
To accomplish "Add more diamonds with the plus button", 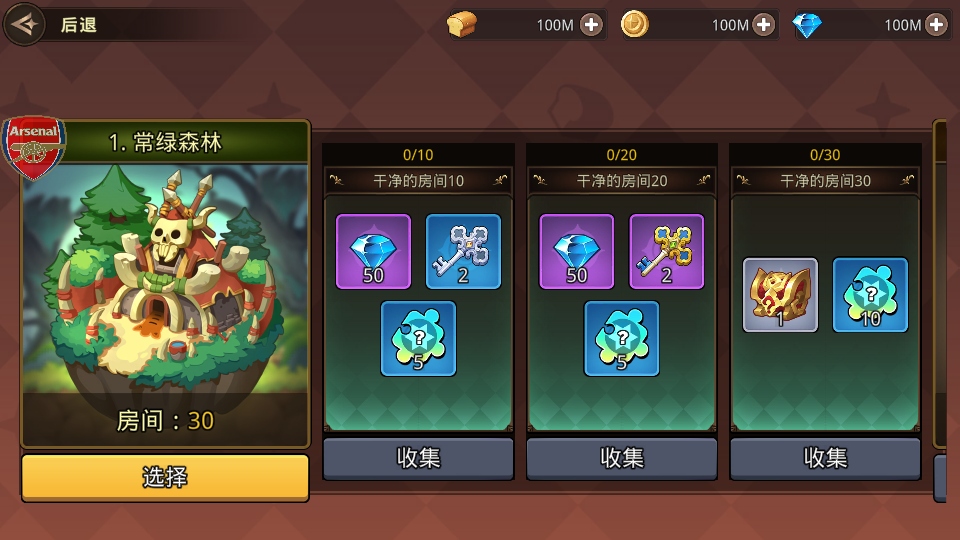I will click(936, 25).
